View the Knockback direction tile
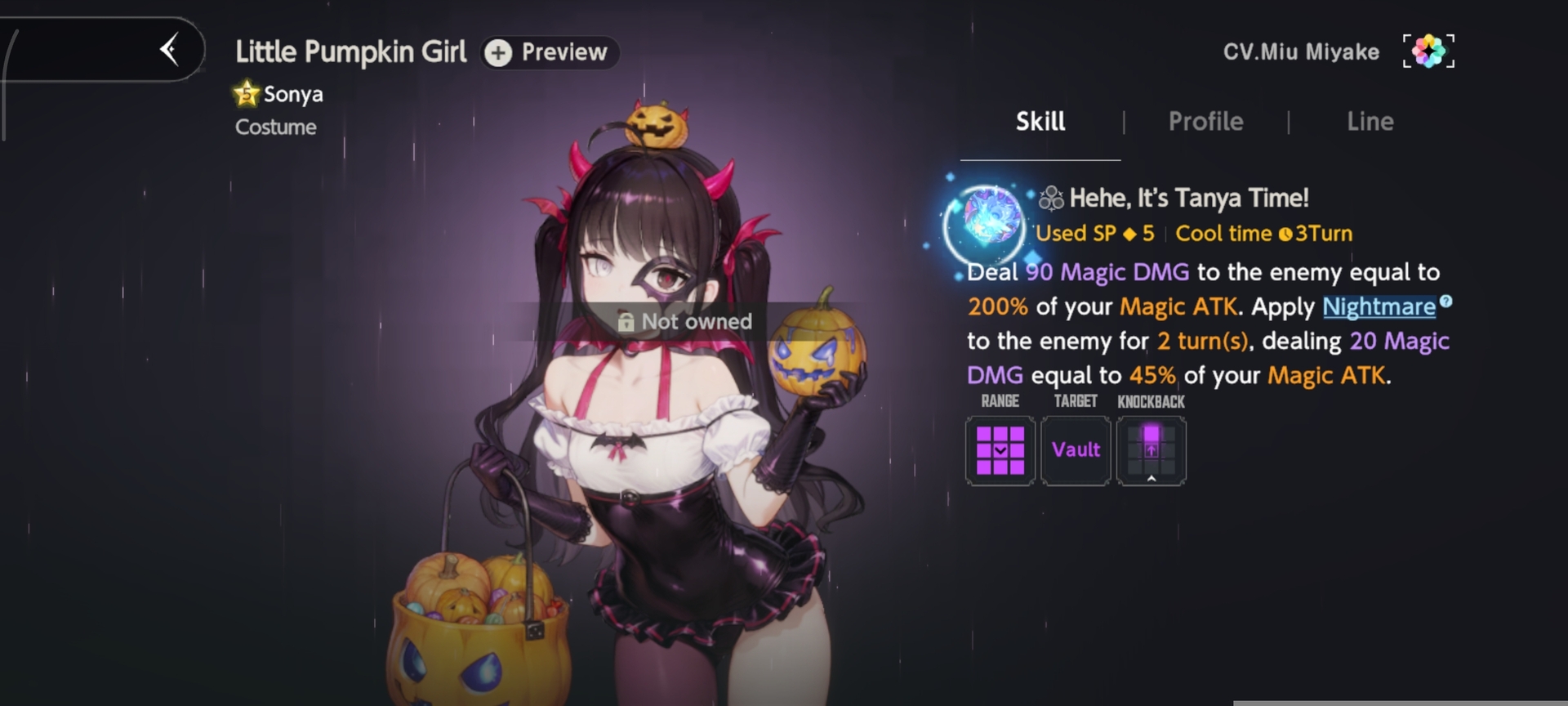This screenshot has height=706, width=1568. point(1151,450)
